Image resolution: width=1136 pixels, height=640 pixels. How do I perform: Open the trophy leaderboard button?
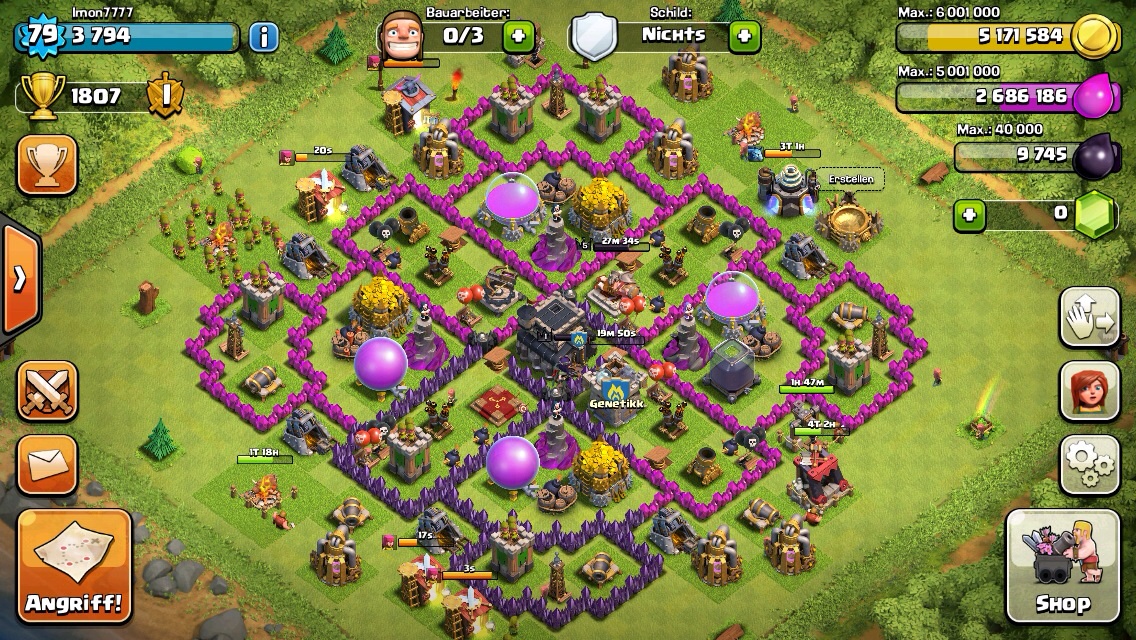tap(47, 165)
